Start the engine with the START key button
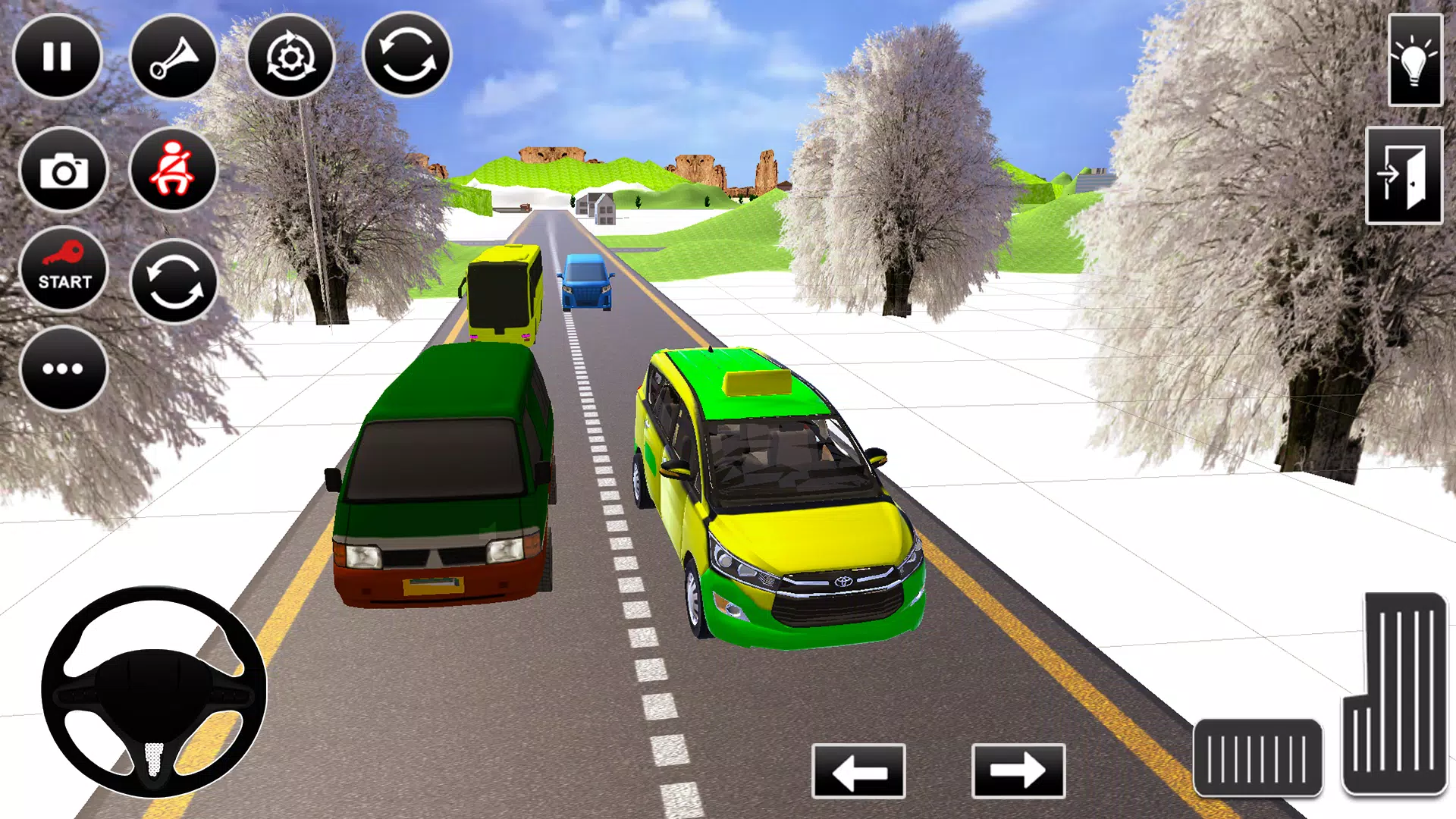1456x819 pixels. pos(64,269)
